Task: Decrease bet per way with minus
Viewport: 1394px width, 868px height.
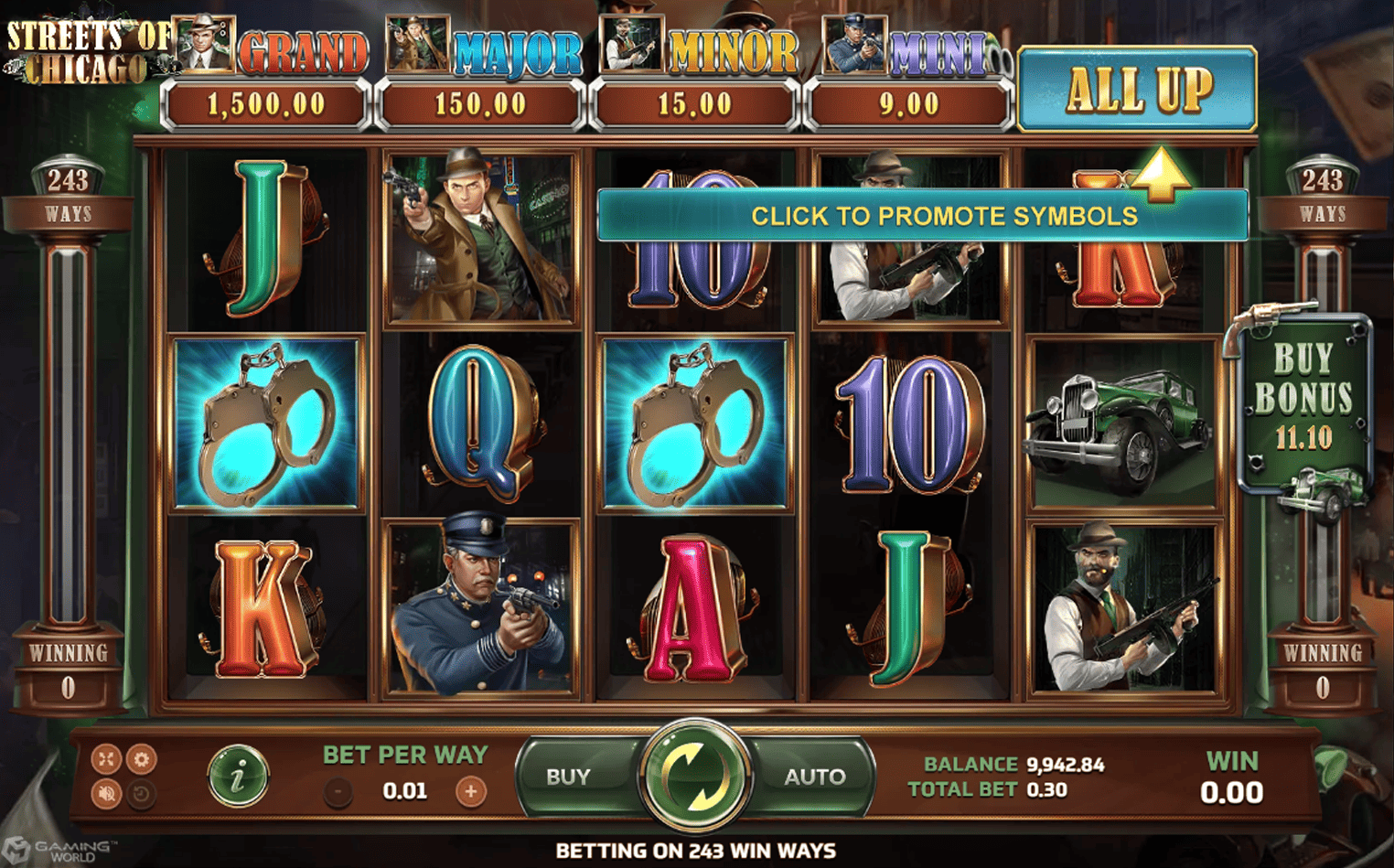Action: tap(338, 791)
